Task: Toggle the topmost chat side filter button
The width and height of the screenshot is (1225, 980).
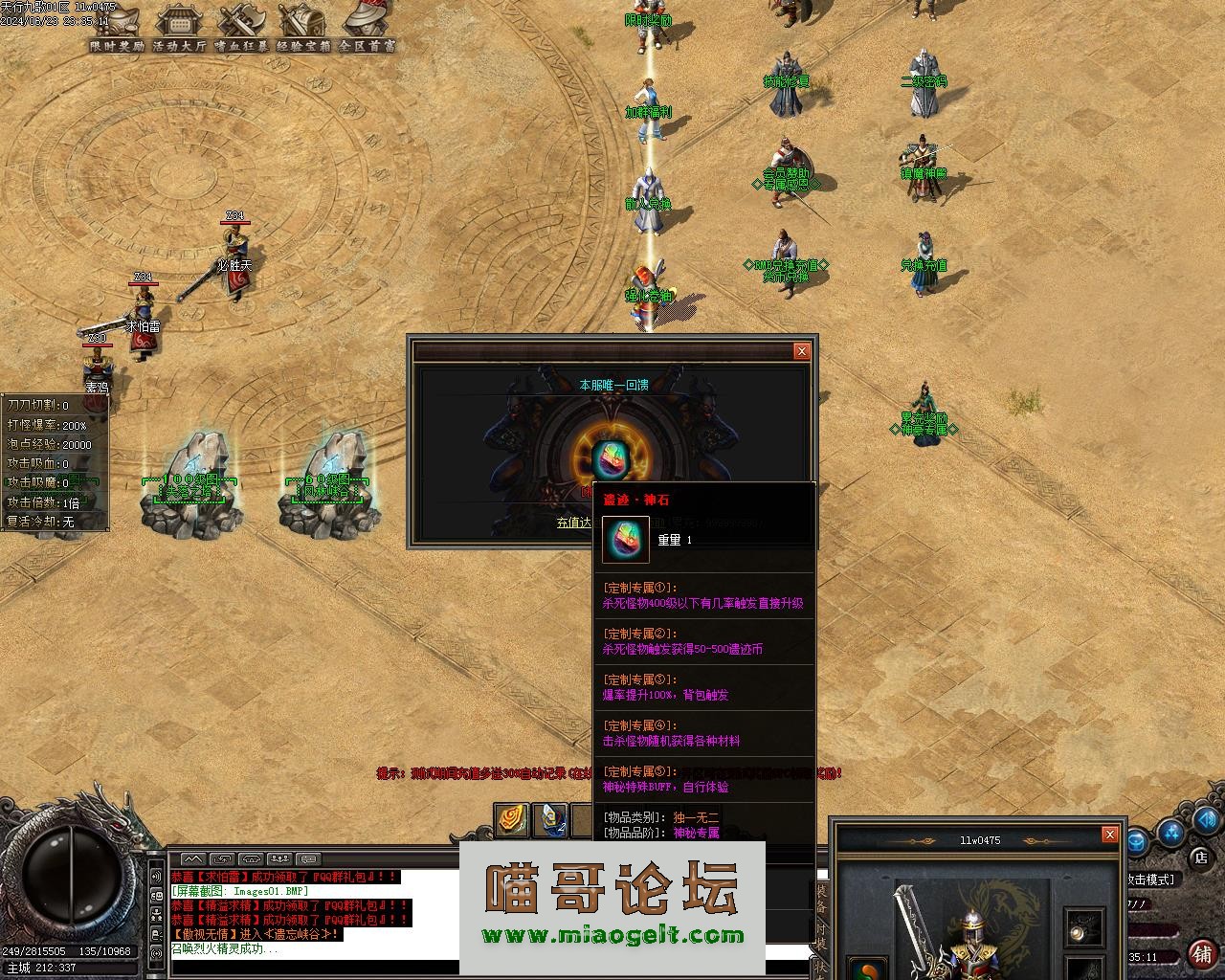Action: (156, 876)
